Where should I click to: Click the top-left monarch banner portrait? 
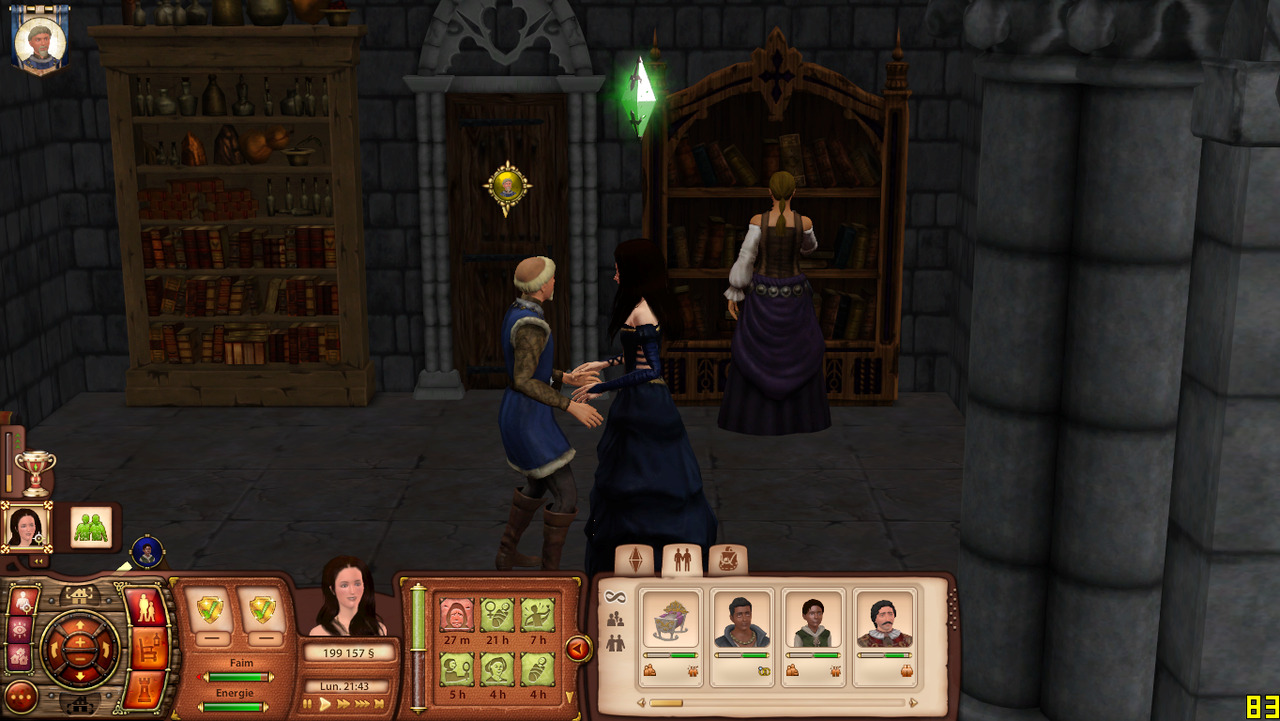click(40, 40)
